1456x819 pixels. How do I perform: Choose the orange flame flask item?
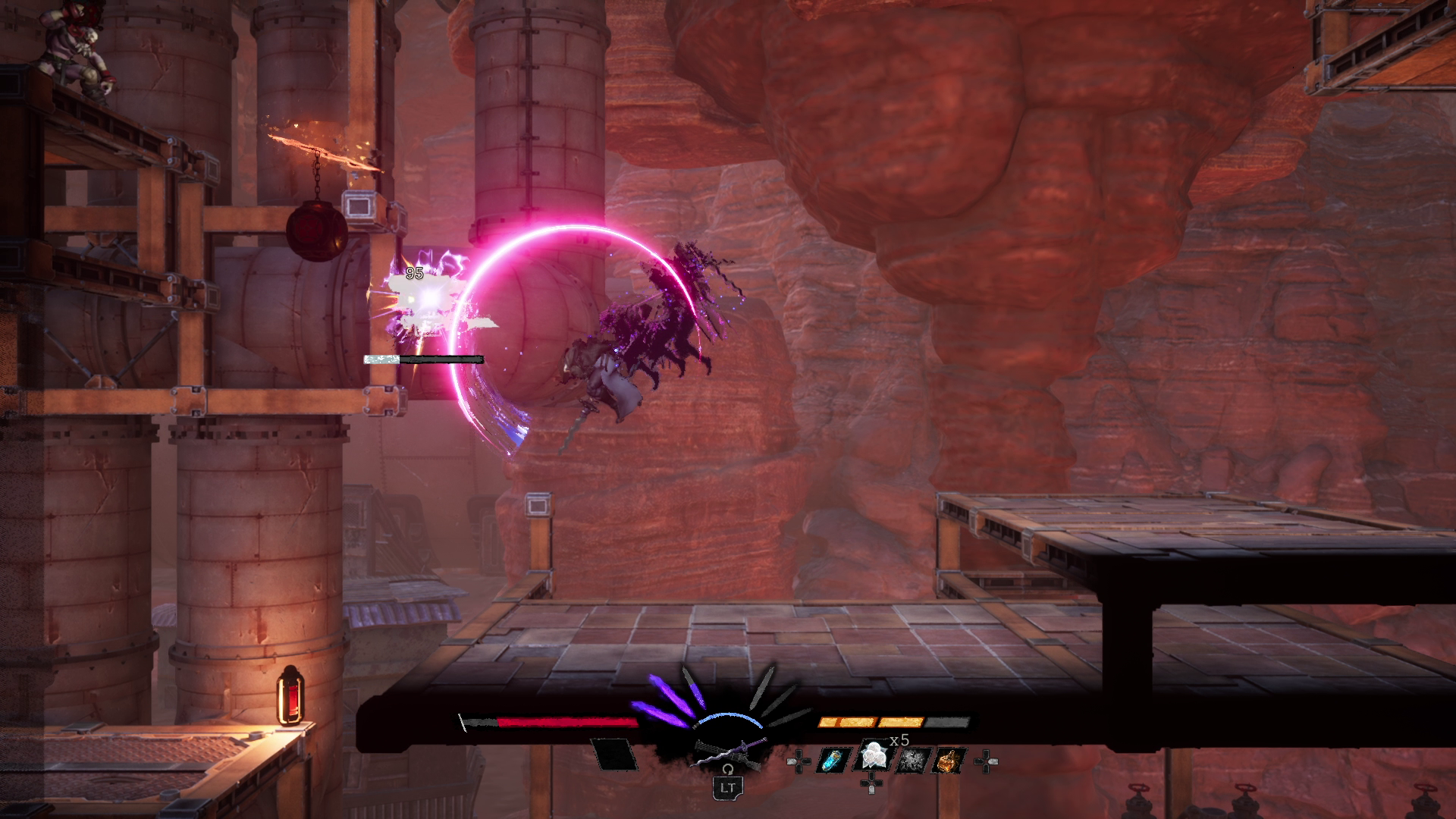point(949,761)
